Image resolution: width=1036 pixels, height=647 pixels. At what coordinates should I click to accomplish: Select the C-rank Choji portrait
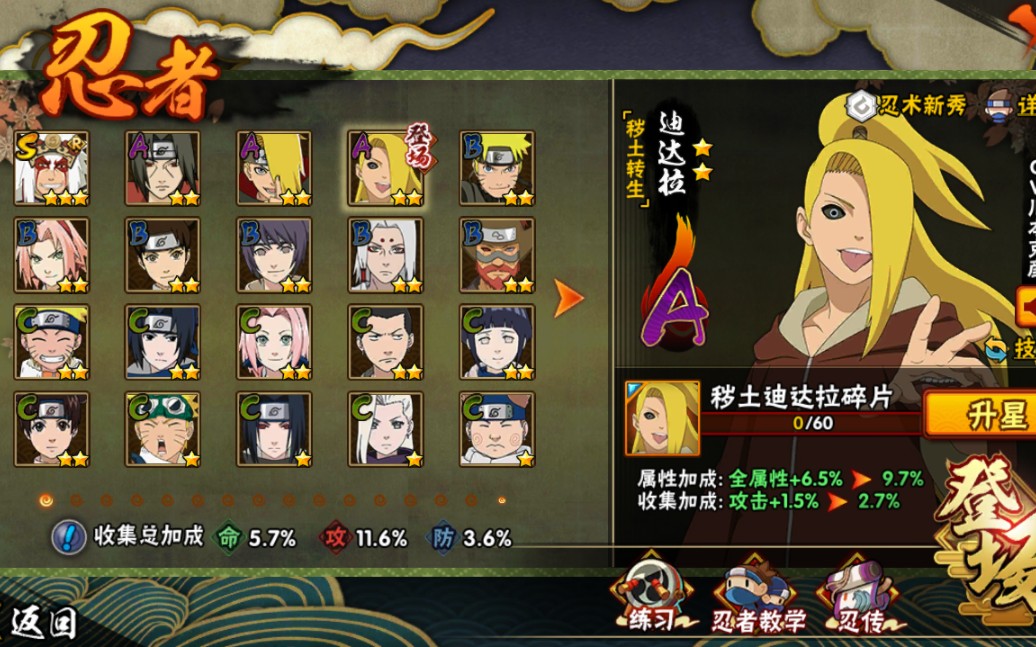click(x=497, y=429)
